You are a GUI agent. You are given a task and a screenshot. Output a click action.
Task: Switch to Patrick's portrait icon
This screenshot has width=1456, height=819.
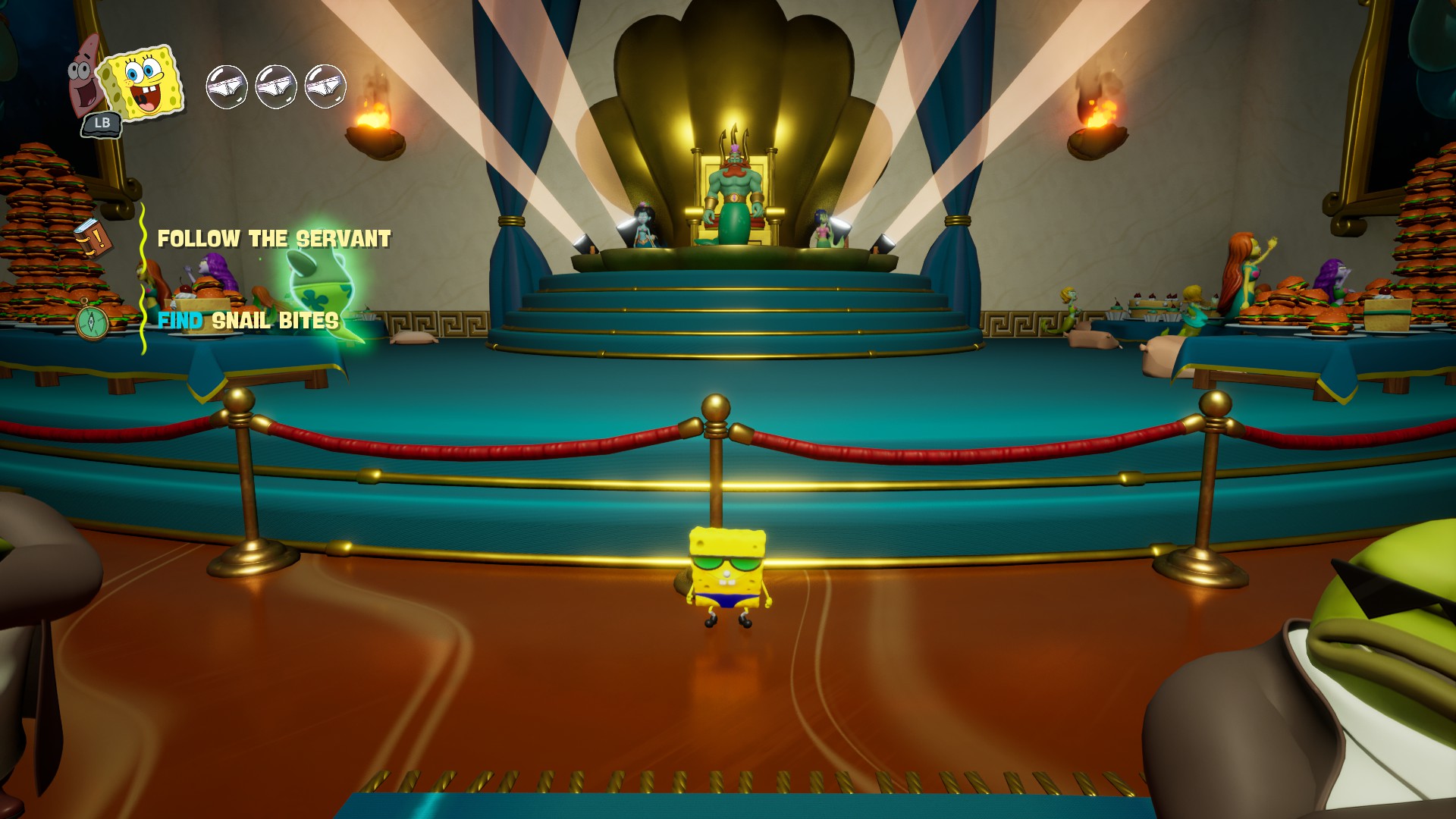(82, 74)
